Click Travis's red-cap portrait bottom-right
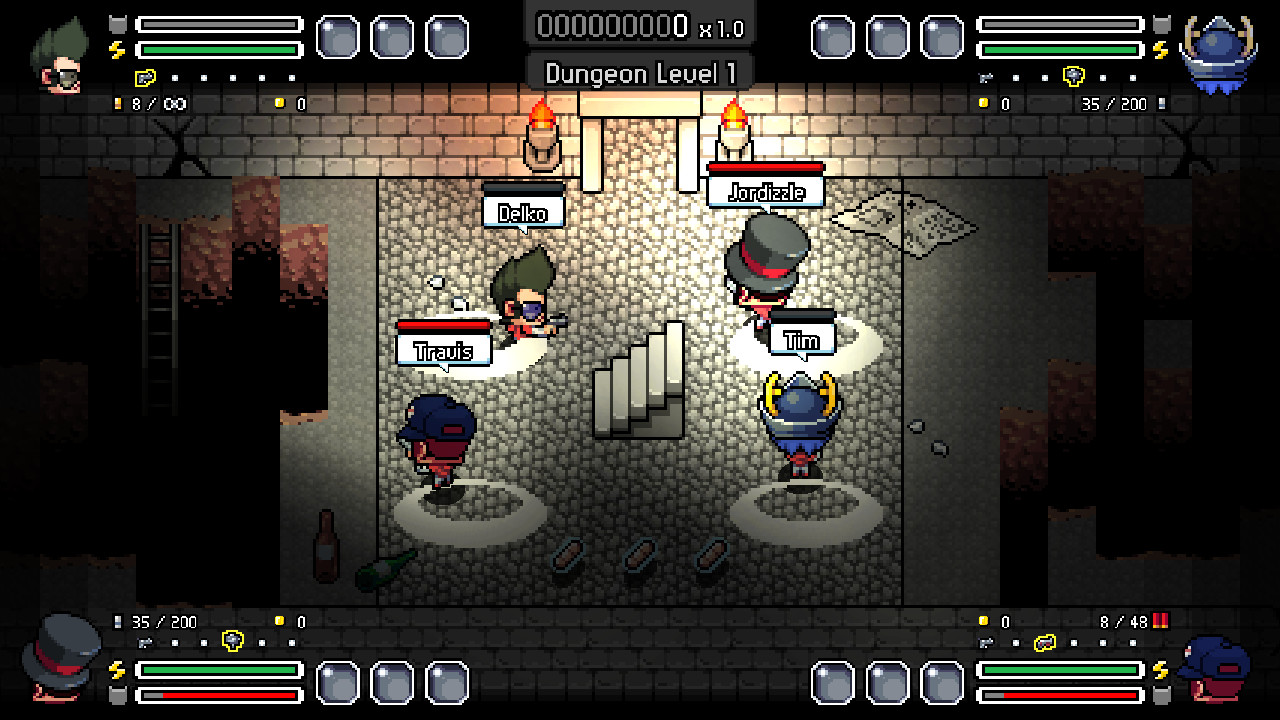This screenshot has height=720, width=1280. click(1215, 670)
